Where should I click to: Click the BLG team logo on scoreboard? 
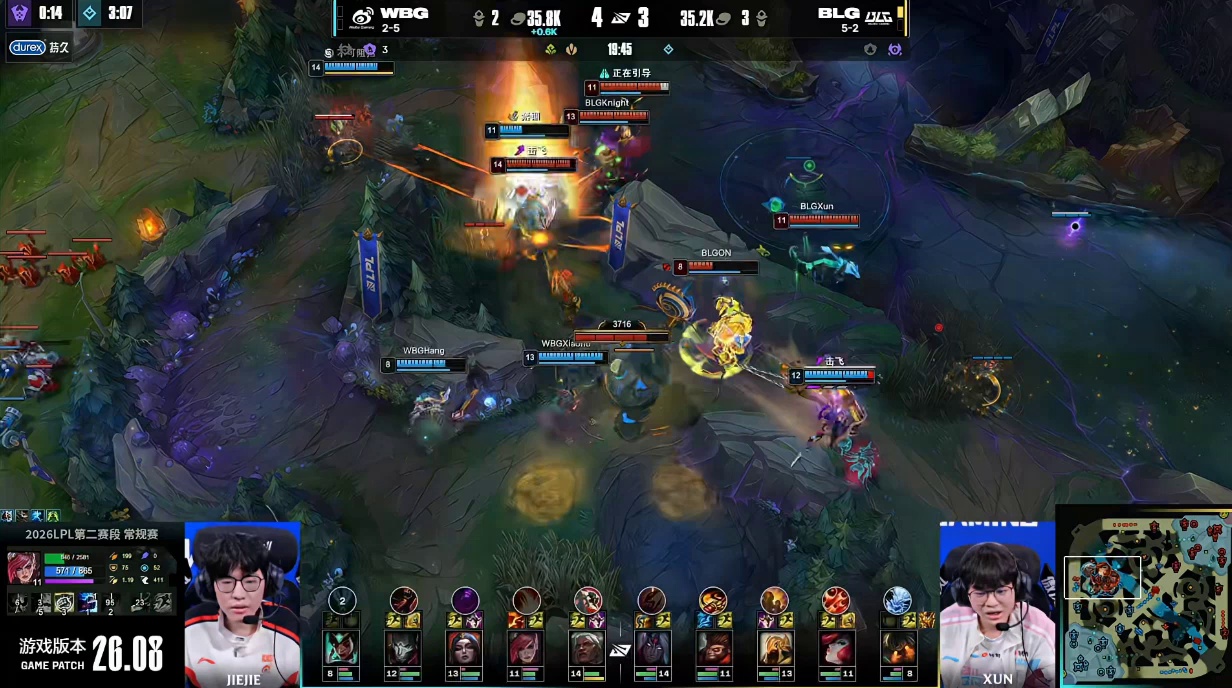pyautogui.click(x=879, y=17)
